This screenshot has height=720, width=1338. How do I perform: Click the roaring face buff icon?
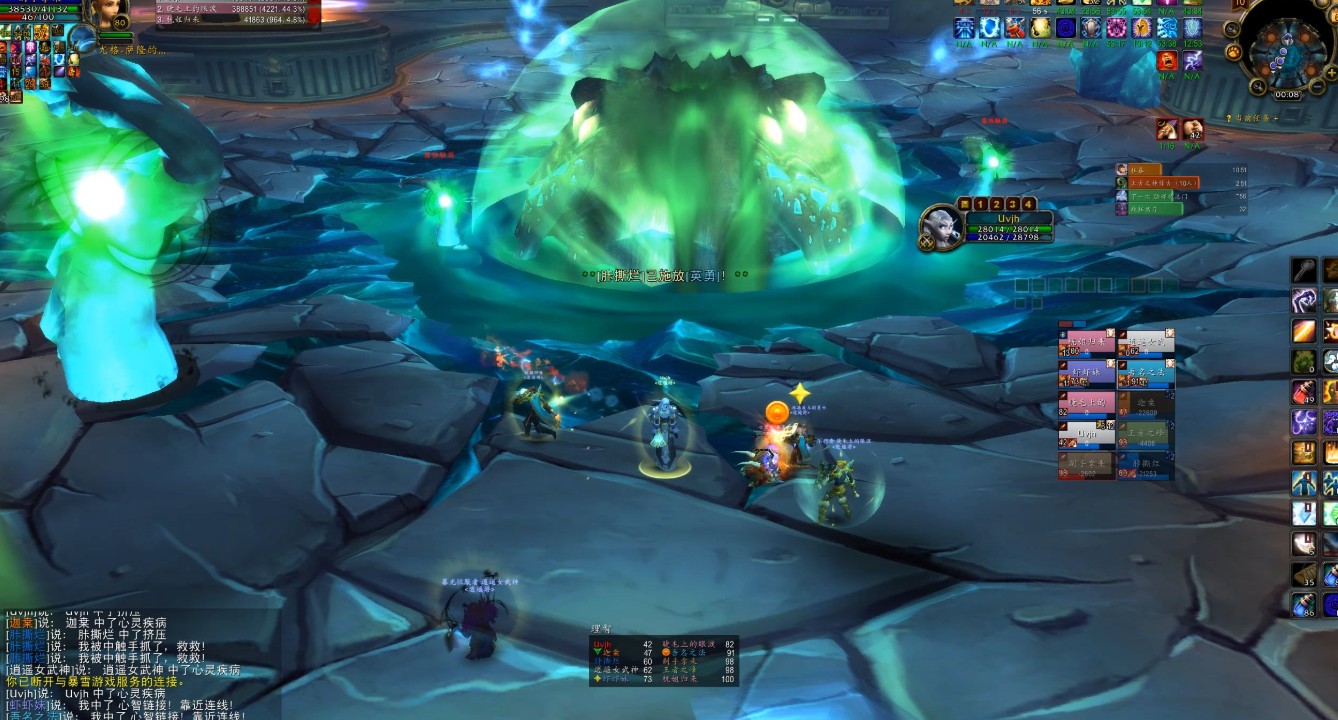pyautogui.click(x=1166, y=61)
